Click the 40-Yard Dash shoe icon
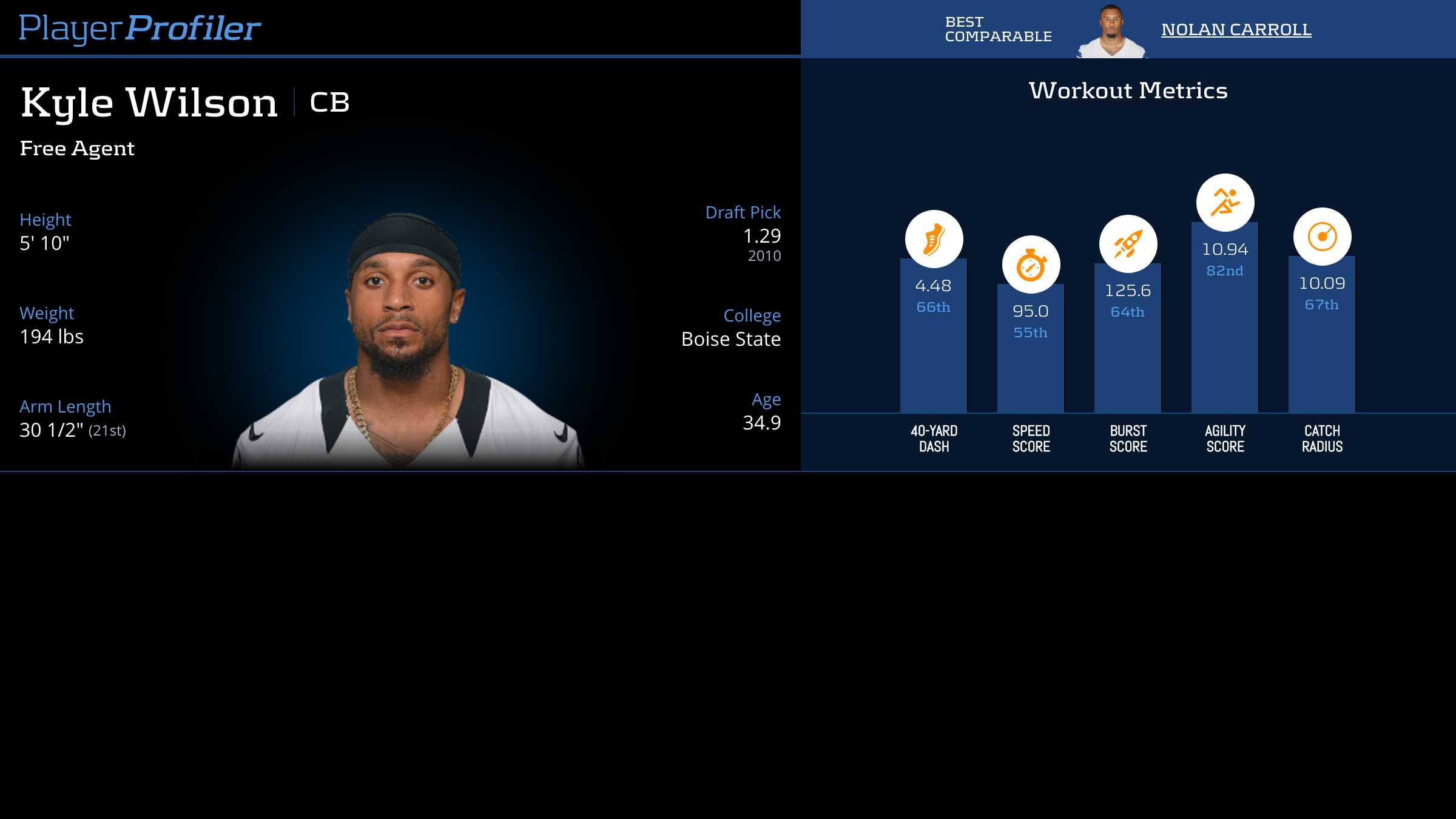This screenshot has width=1456, height=819. tap(934, 239)
